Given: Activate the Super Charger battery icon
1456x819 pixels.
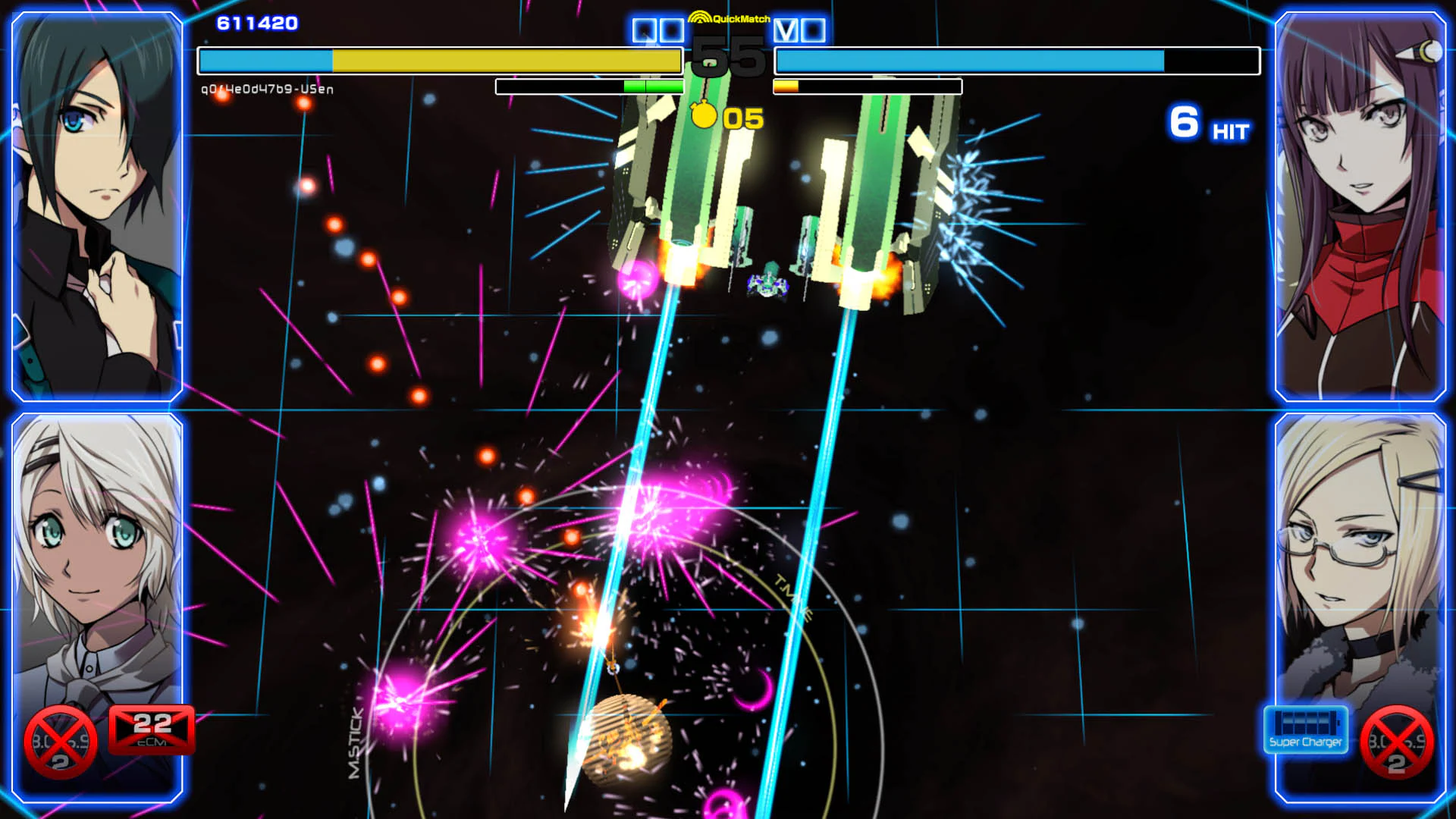Looking at the screenshot, I should click(x=1307, y=730).
